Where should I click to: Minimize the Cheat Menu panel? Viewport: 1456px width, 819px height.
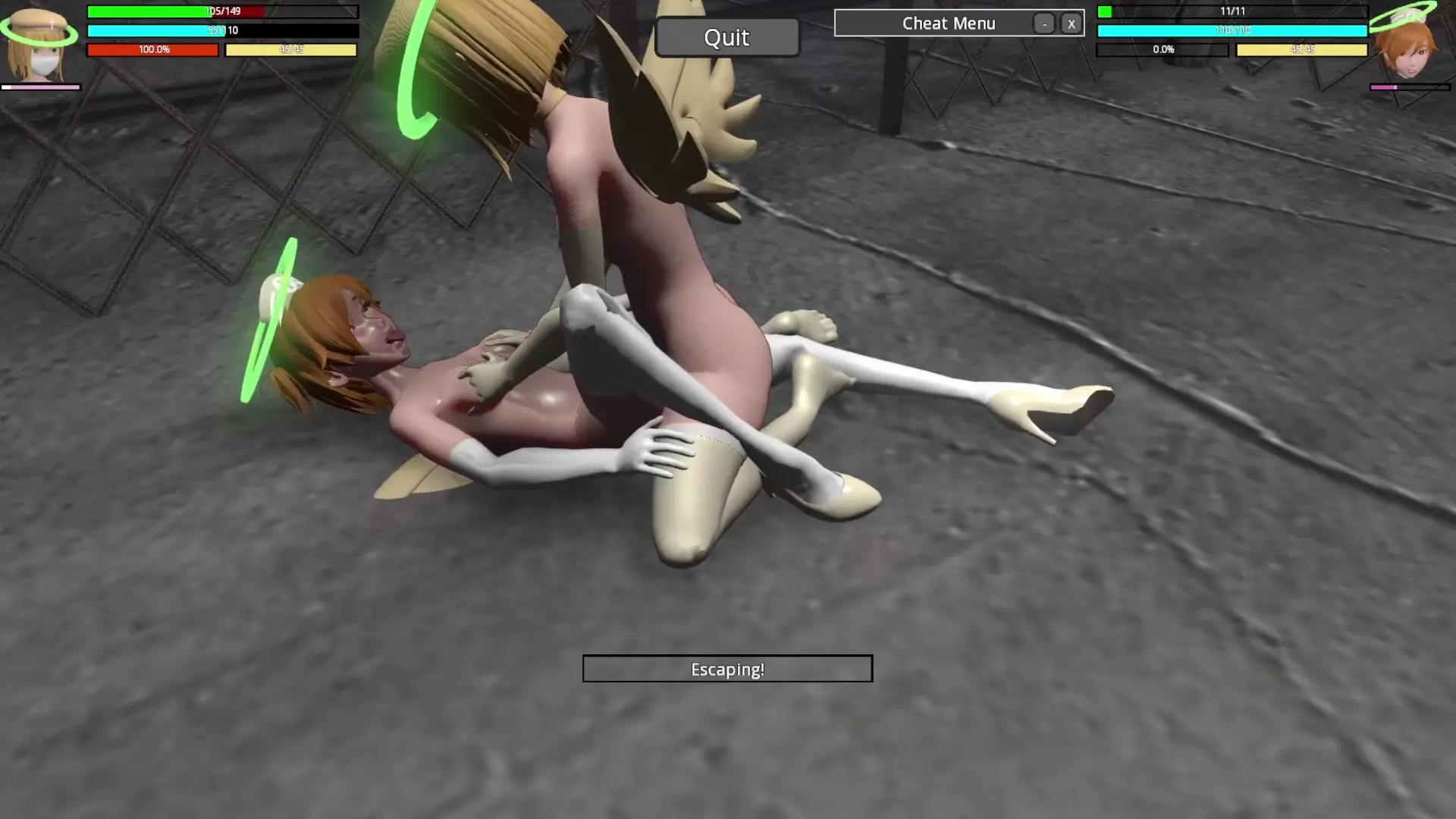1044,24
